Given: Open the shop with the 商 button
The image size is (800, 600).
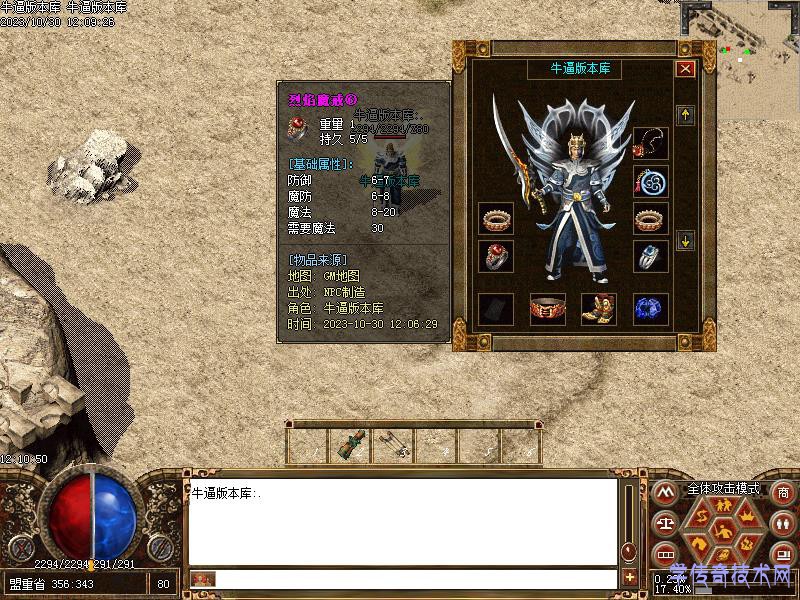Looking at the screenshot, I should tap(782, 492).
